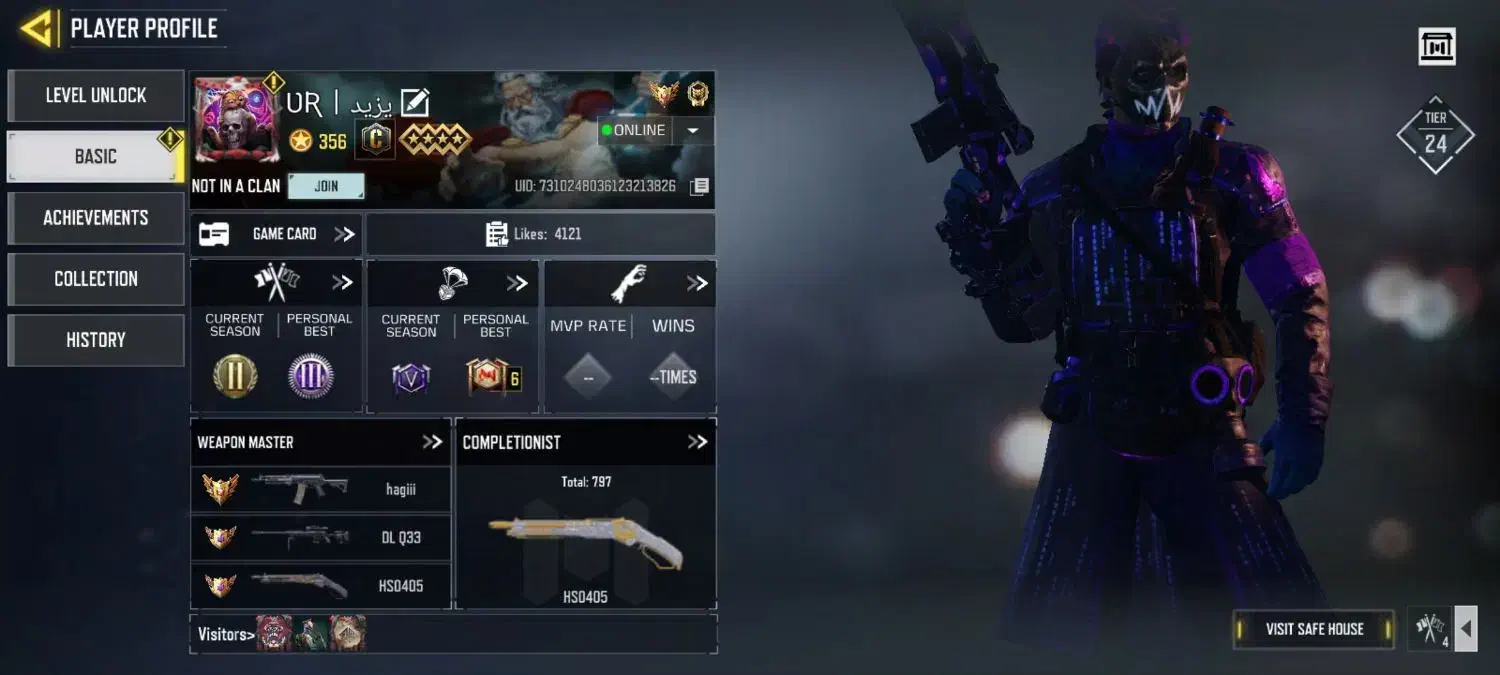
Task: Go back using the yellow arrow
Action: pyautogui.click(x=37, y=28)
